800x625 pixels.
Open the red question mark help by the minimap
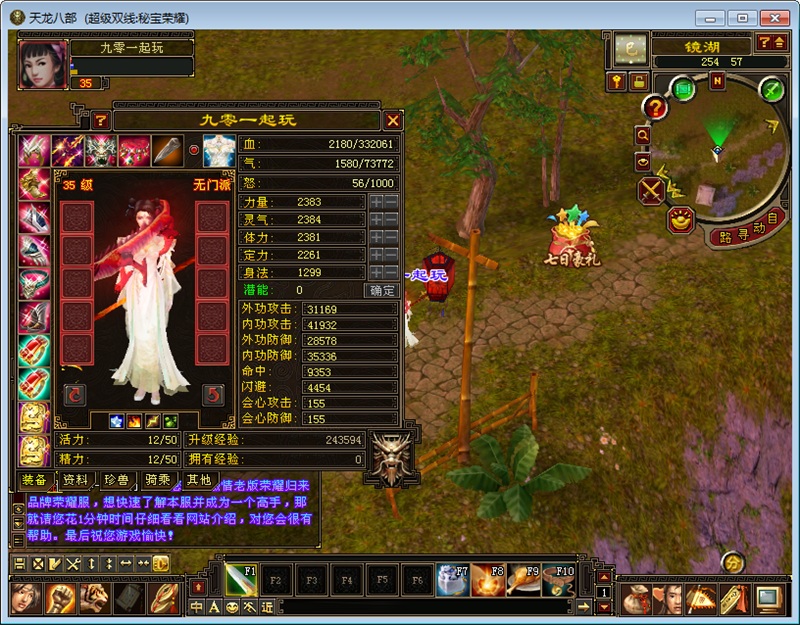tap(655, 107)
